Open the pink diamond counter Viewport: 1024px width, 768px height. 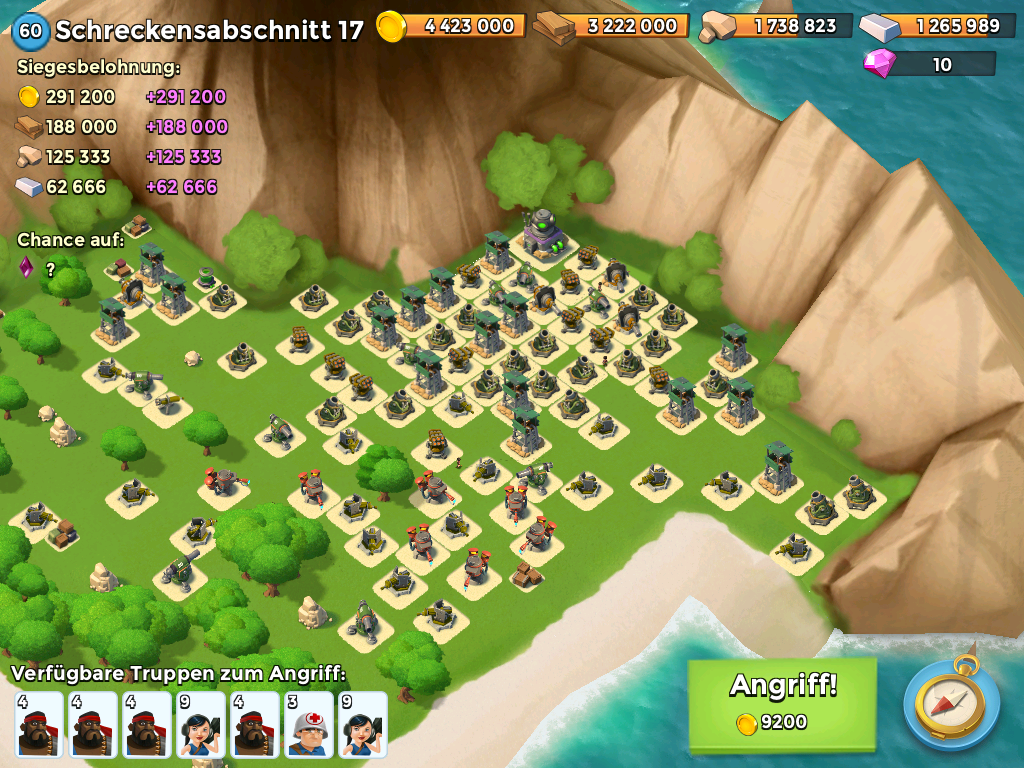point(930,64)
